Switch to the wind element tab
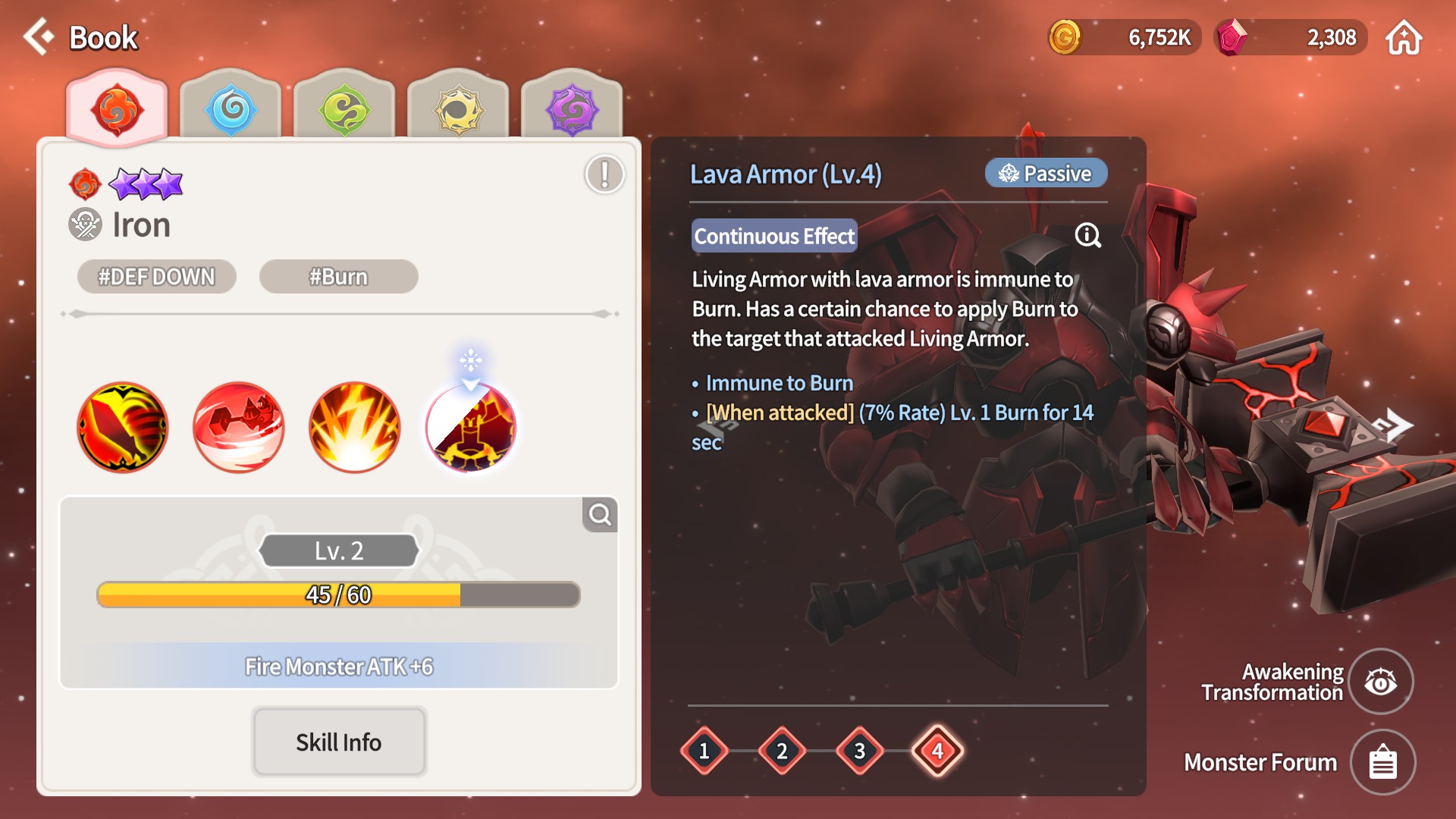1456x819 pixels. click(x=344, y=109)
